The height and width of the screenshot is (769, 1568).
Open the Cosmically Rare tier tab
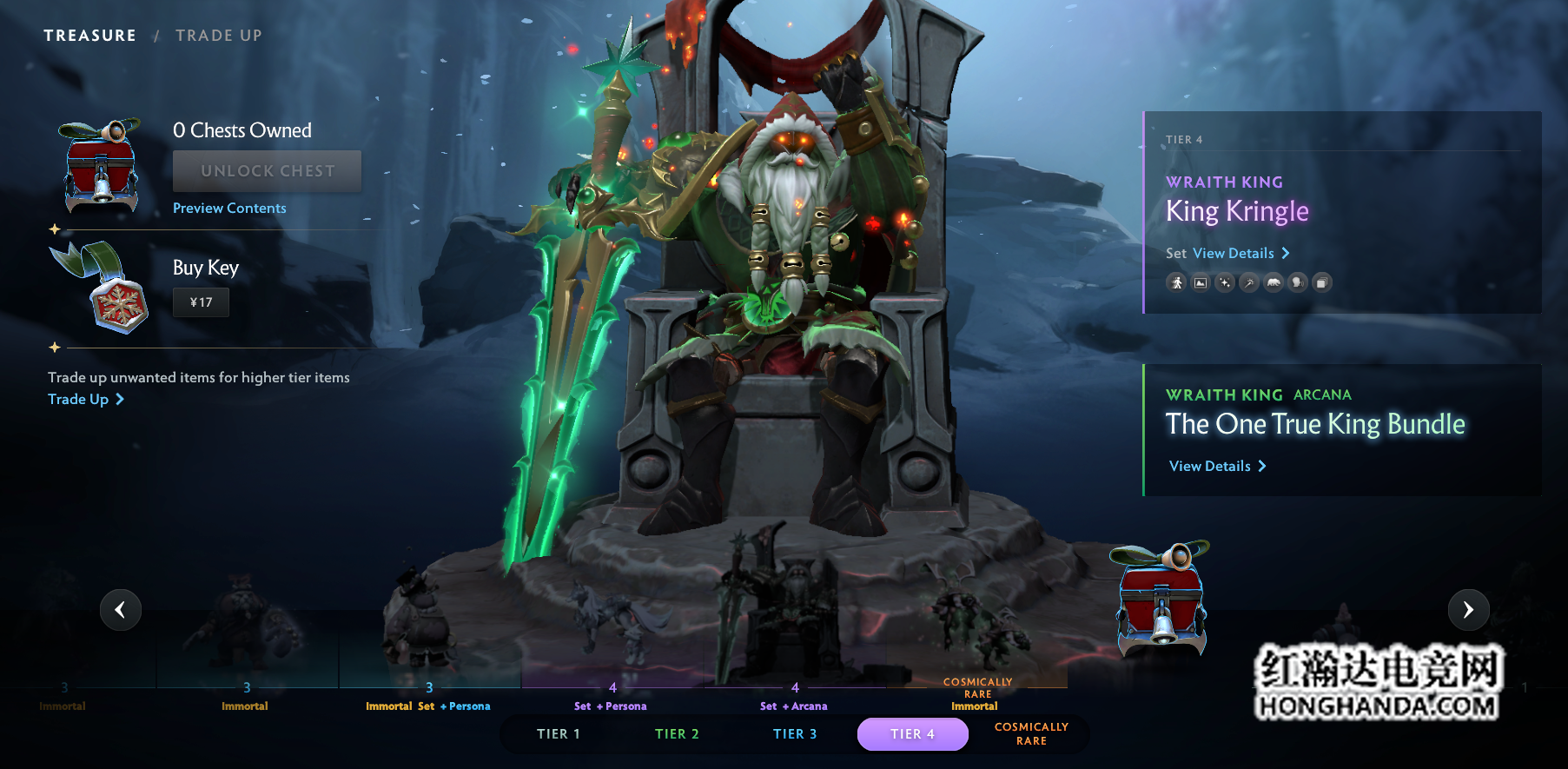[1031, 734]
